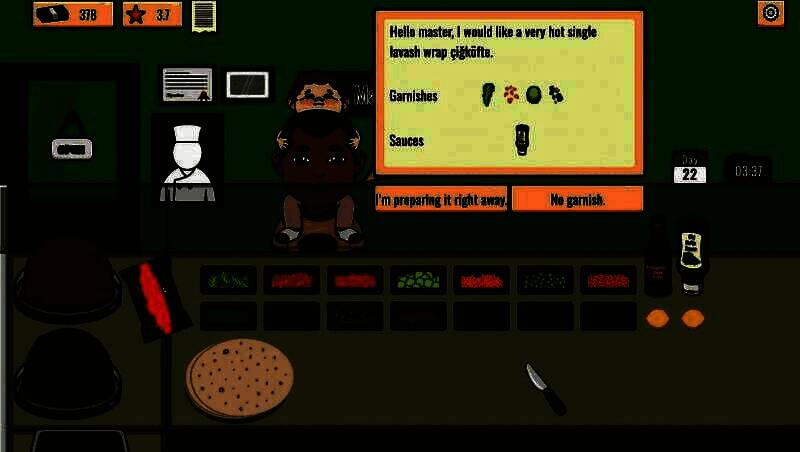Grab the yellow-labeled sauce bottle
The height and width of the screenshot is (452, 800).
691,262
